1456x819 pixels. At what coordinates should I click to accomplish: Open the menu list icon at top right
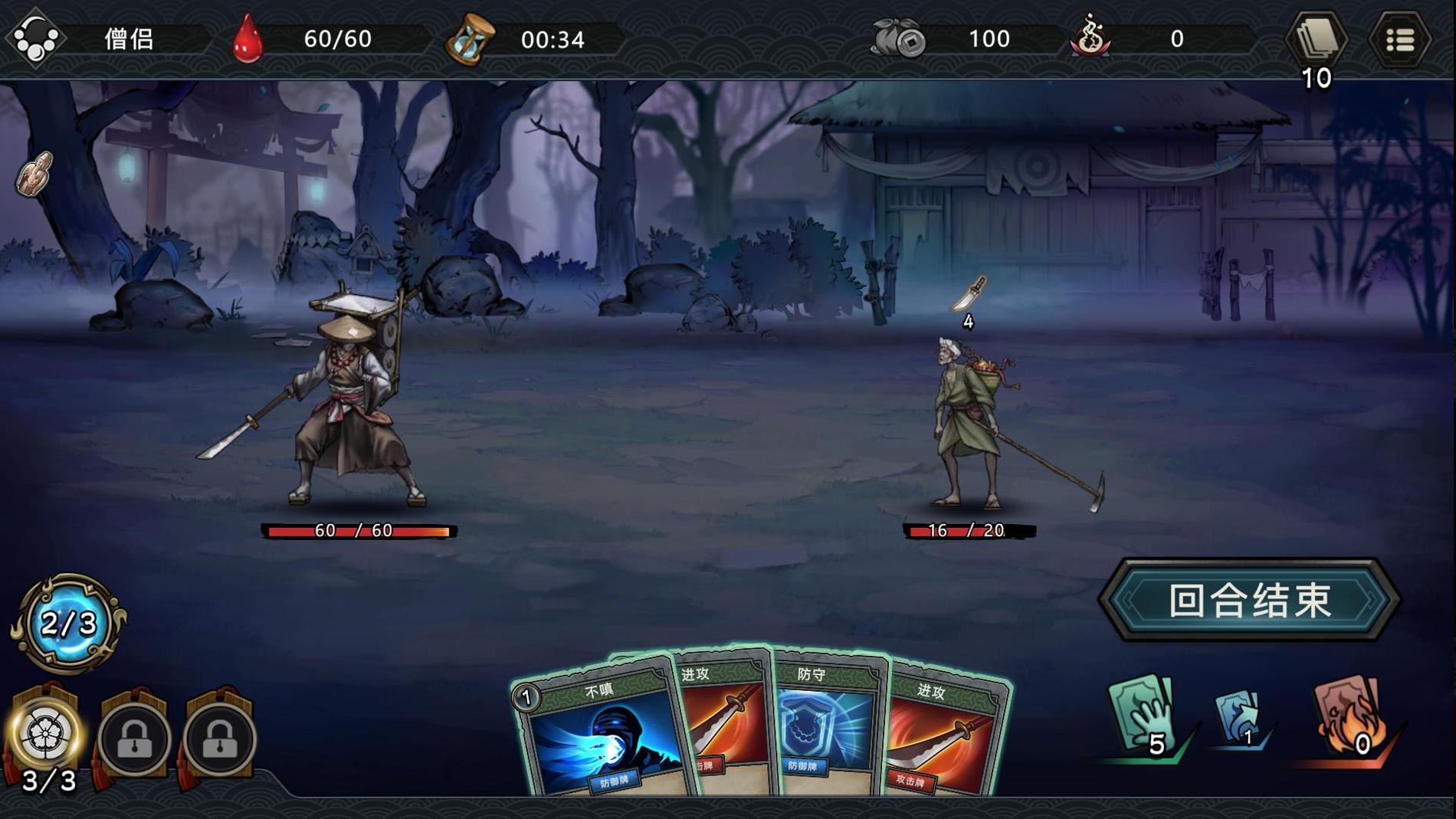coord(1400,38)
